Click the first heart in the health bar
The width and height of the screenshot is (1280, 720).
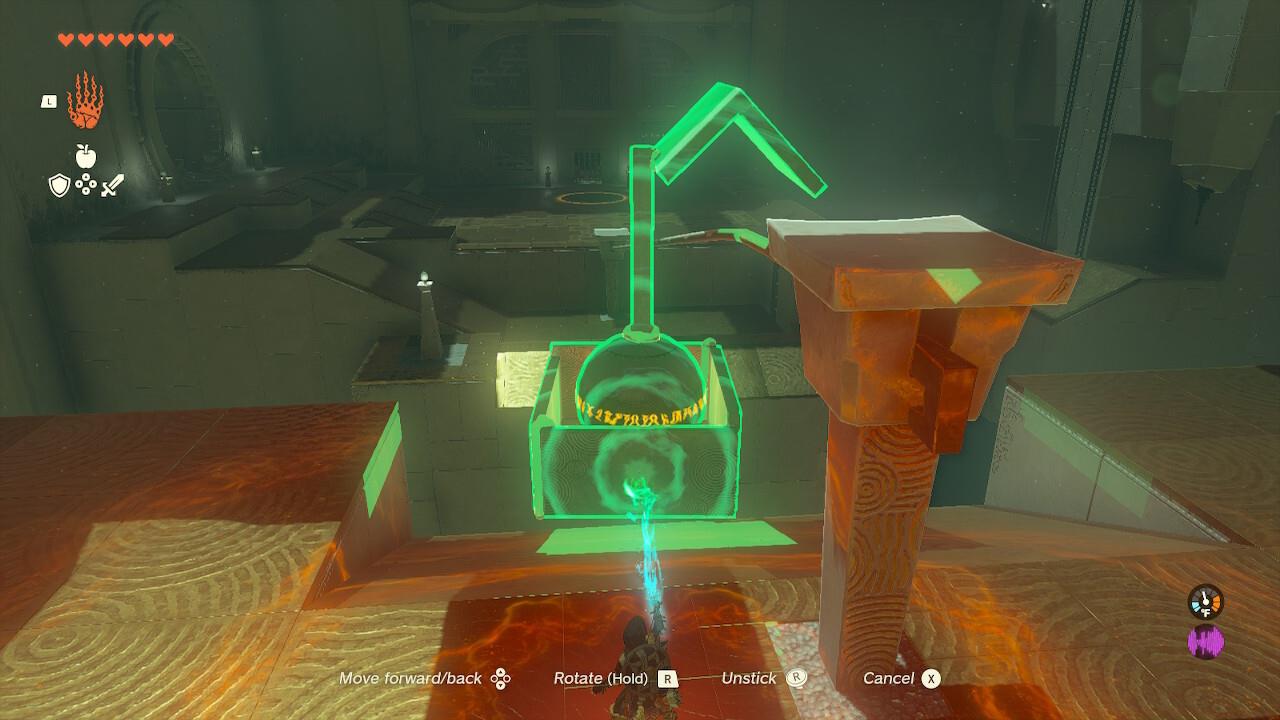(x=64, y=39)
